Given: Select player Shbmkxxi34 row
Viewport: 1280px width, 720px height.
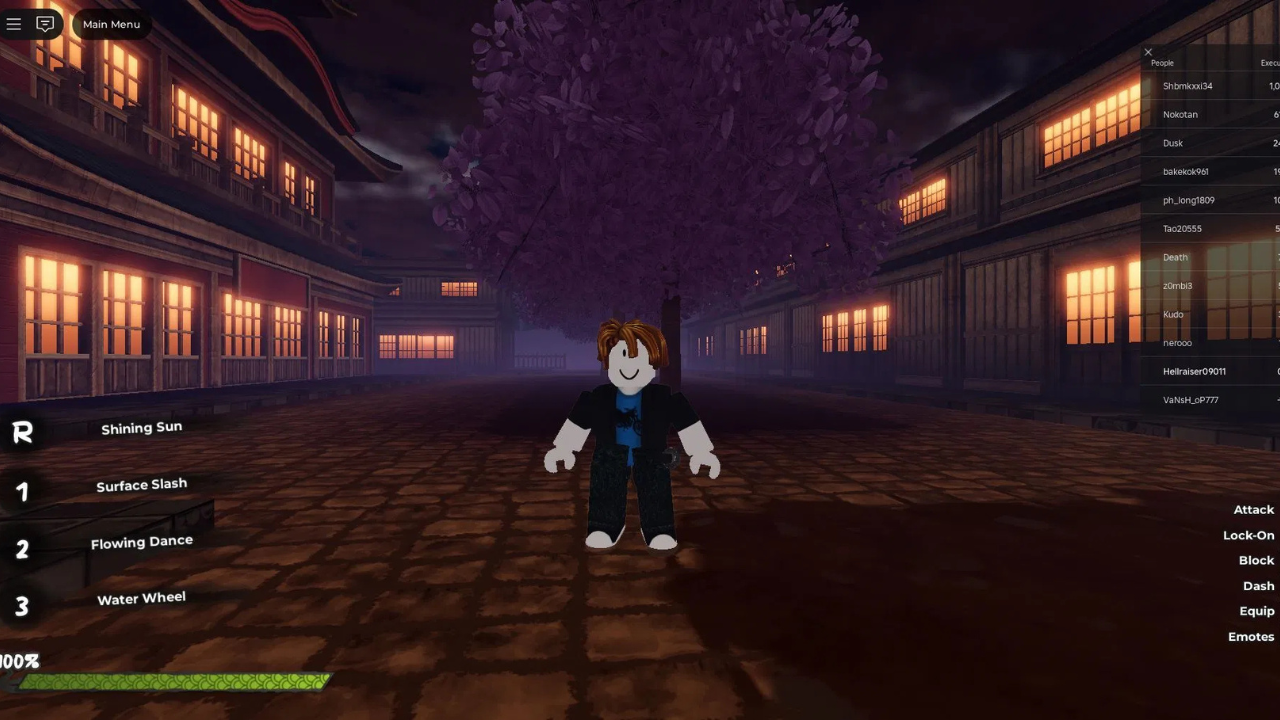Looking at the screenshot, I should coord(1187,86).
